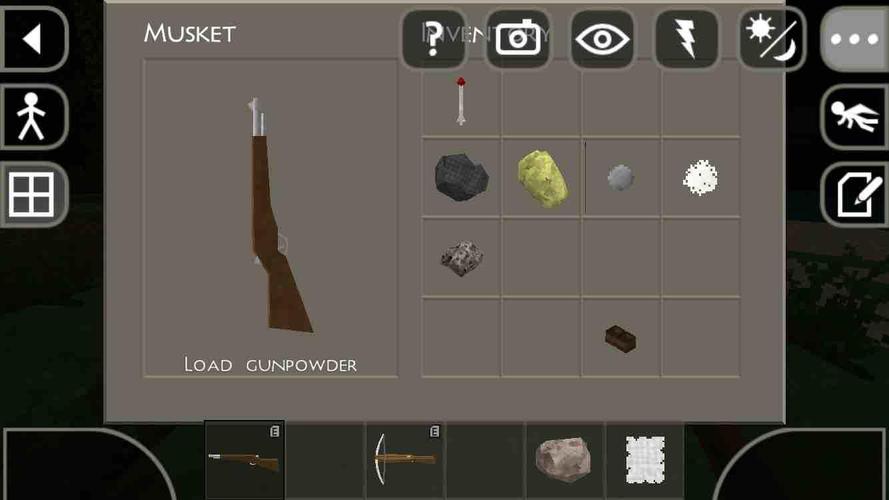This screenshot has height=500, width=889.
Task: Choose the small grey musket ball slot
Action: click(x=621, y=178)
